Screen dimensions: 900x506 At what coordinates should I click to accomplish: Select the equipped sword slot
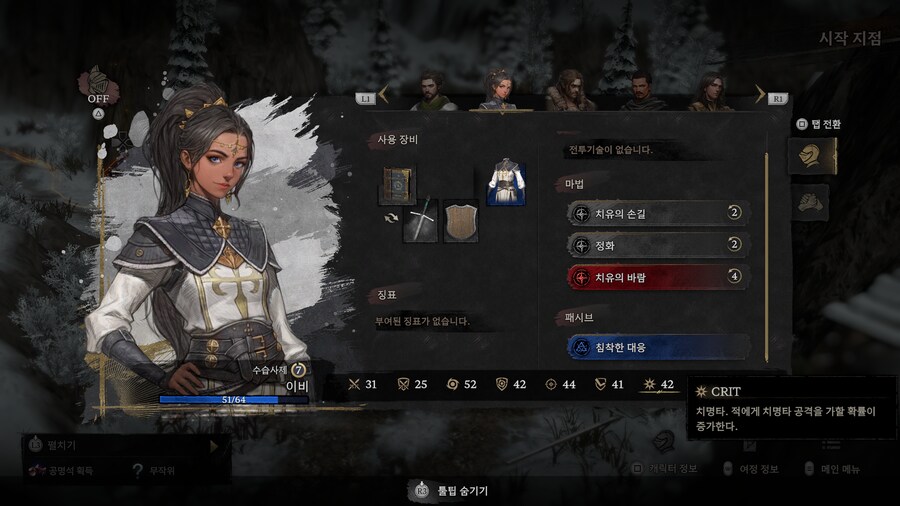click(421, 219)
